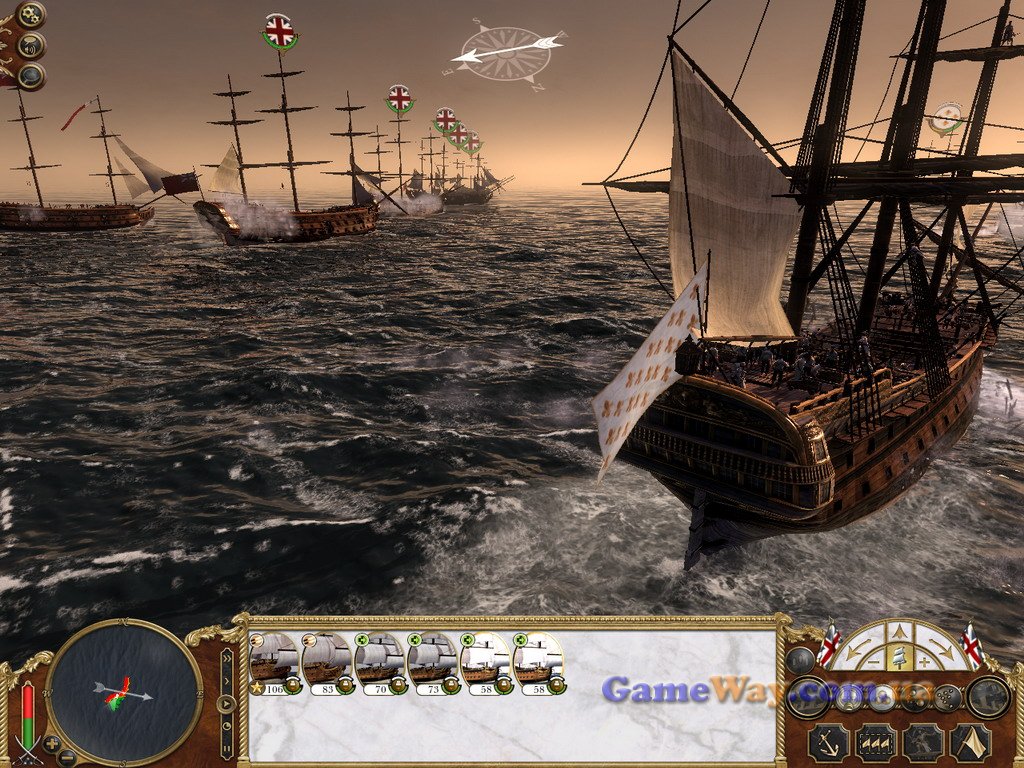Screen dimensions: 1024x768
Task: Open the chat bubble icon
Action: pos(31,75)
